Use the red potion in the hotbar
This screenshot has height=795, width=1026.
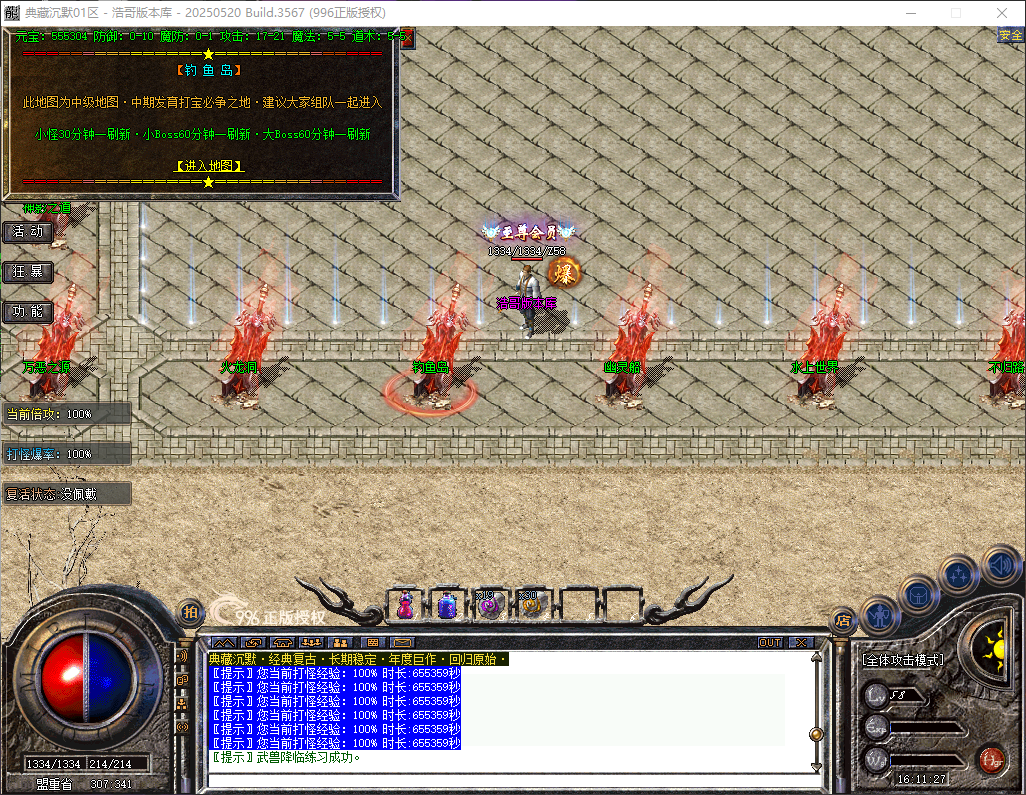coord(406,605)
